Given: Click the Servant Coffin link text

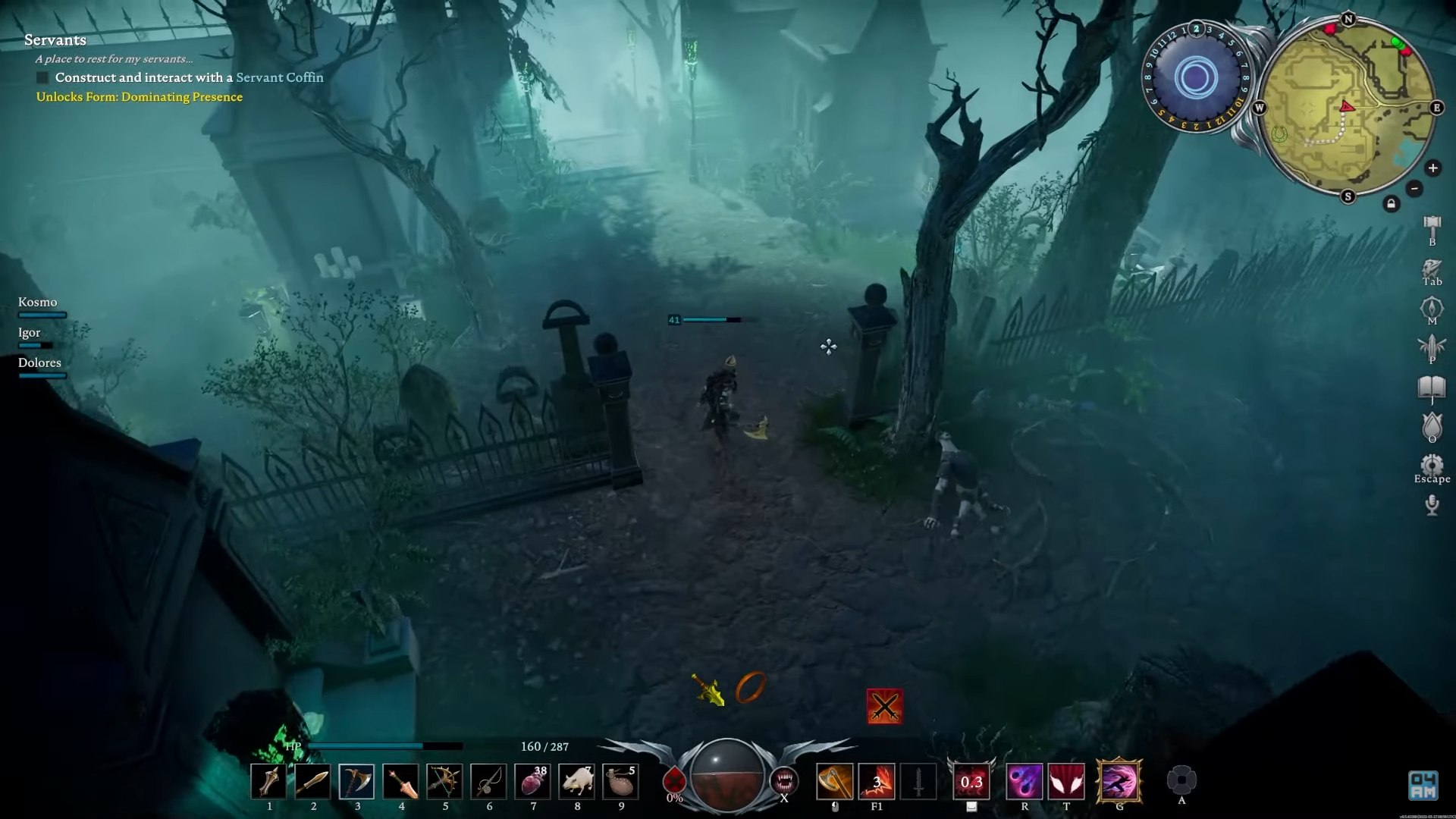Looking at the screenshot, I should pyautogui.click(x=280, y=77).
